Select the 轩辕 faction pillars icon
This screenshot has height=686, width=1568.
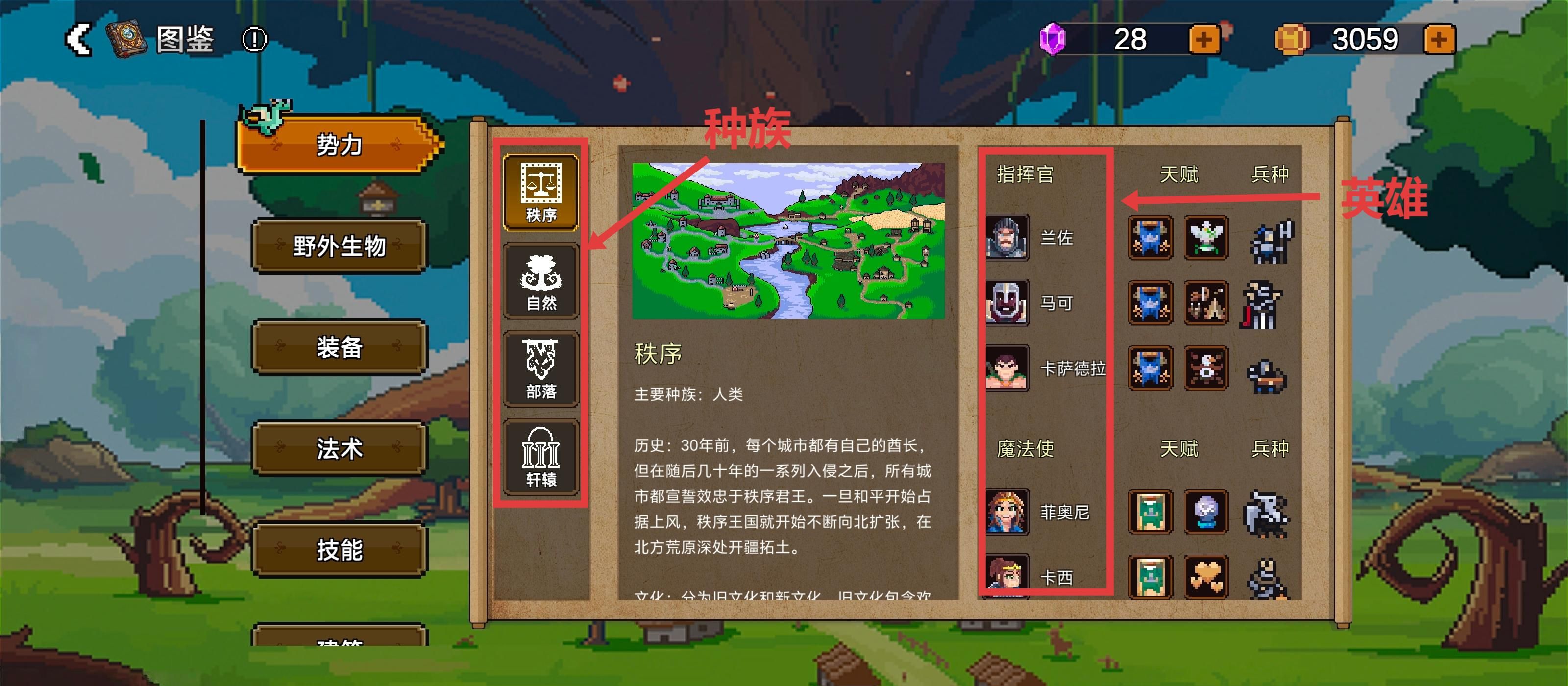coord(542,457)
